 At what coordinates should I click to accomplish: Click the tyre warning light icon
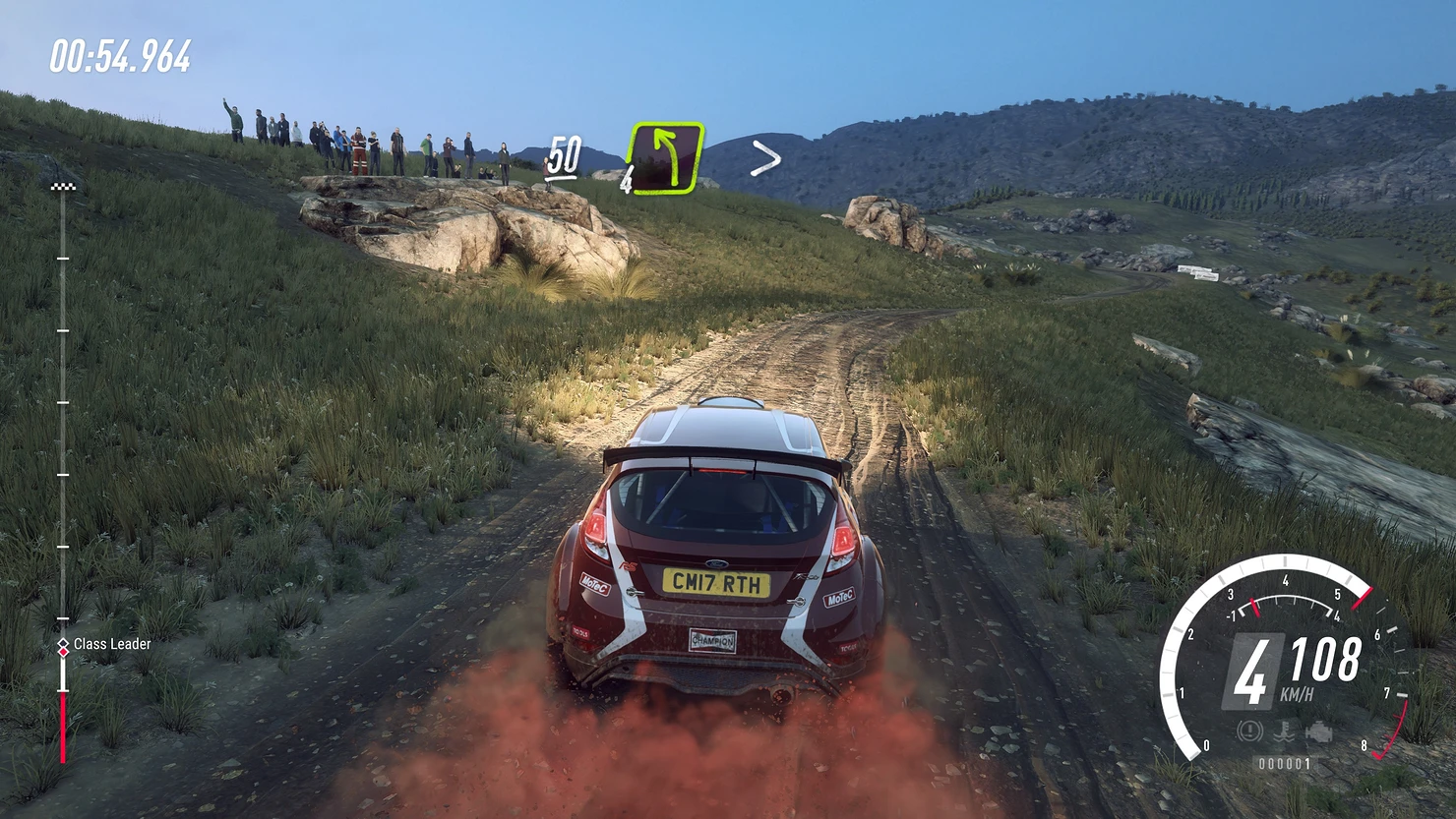click(x=1250, y=731)
